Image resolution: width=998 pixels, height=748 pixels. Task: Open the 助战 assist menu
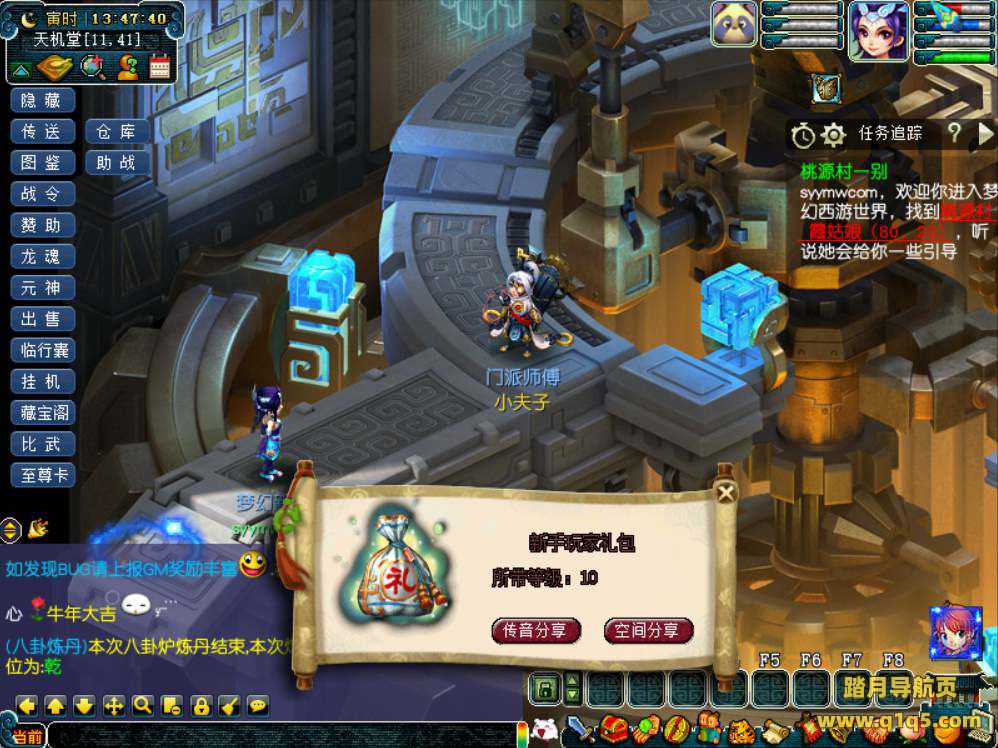click(117, 162)
